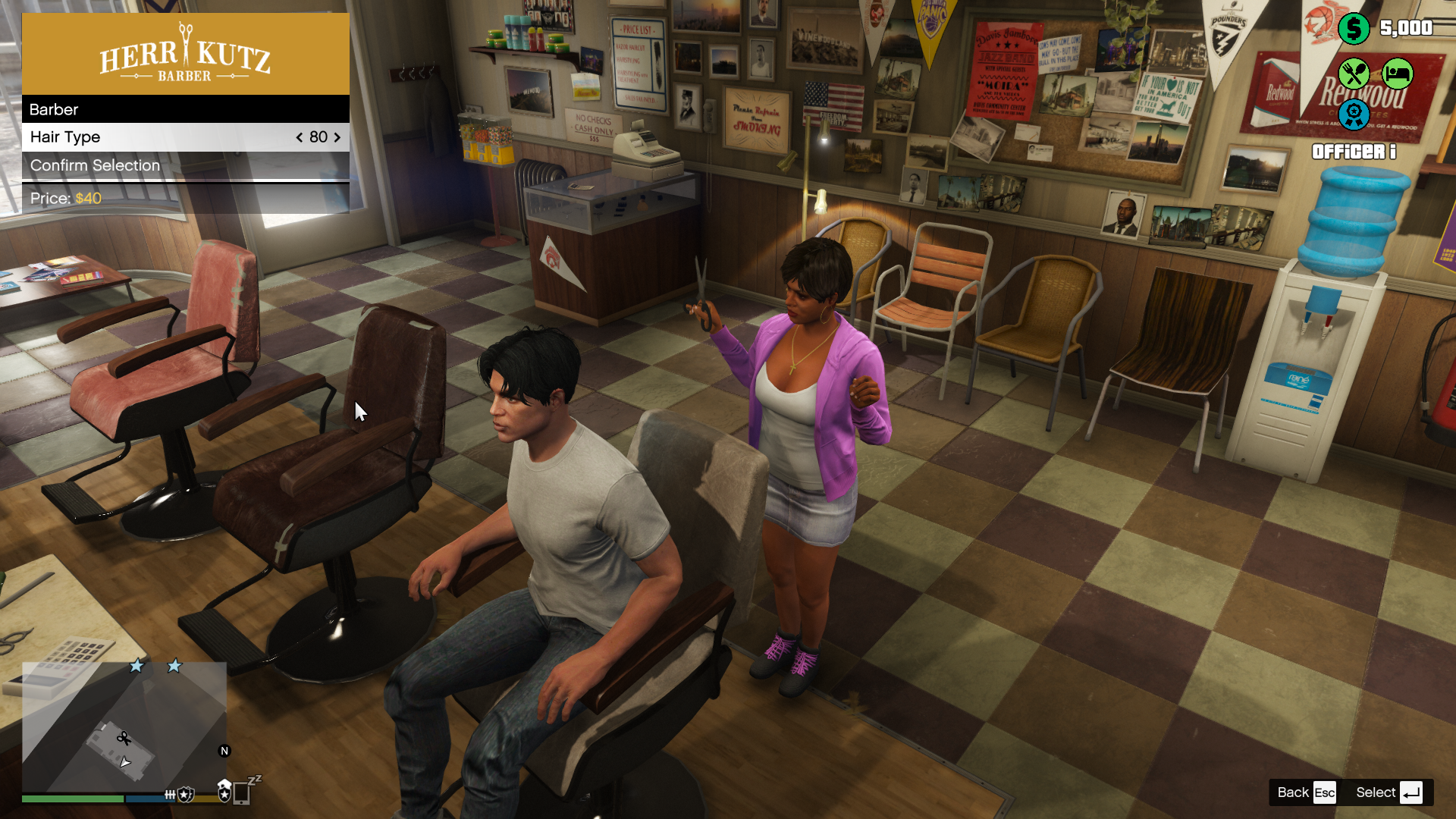
Task: Click the fork and knife hunger icon
Action: coord(1353,74)
